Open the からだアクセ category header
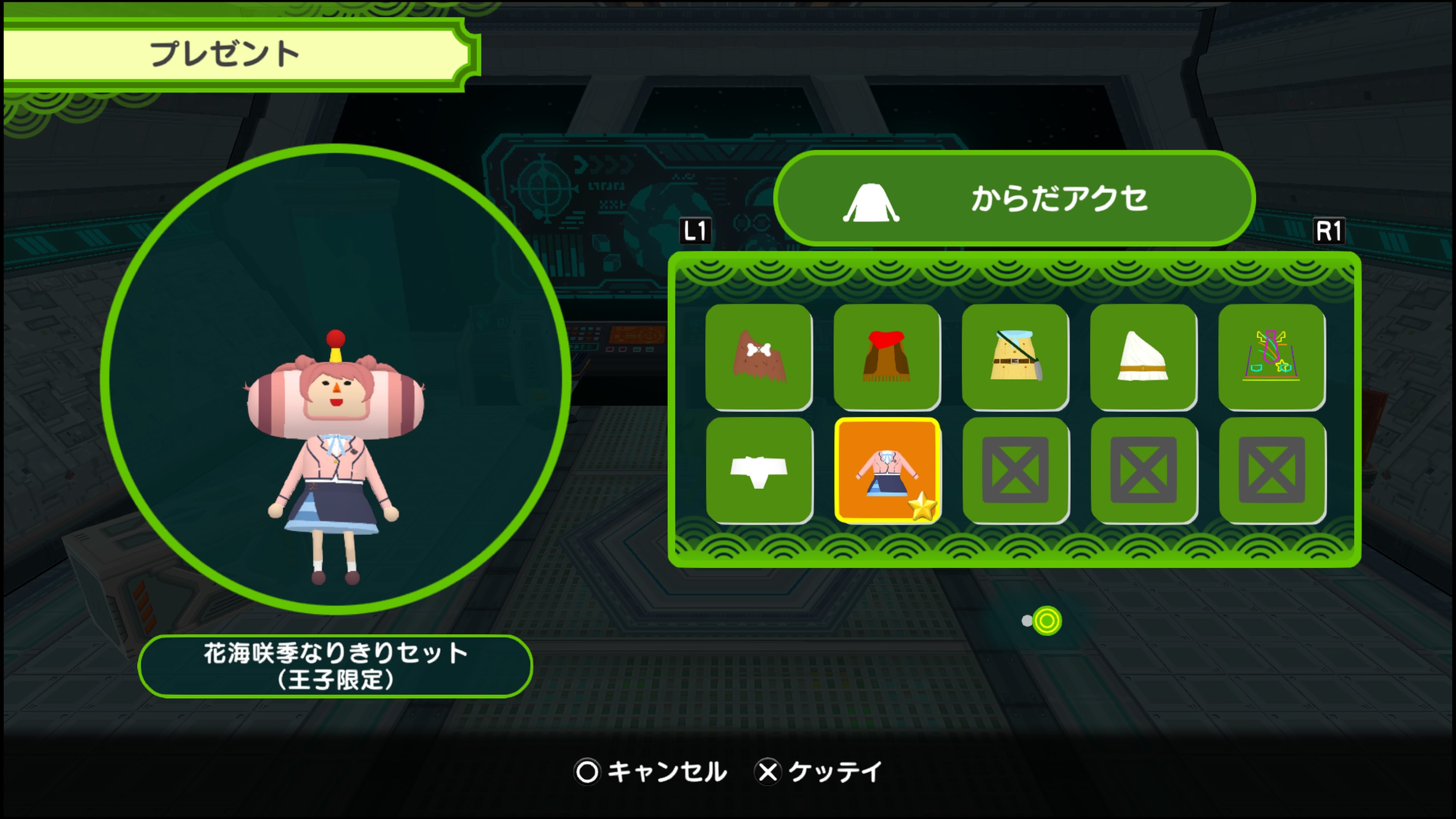The height and width of the screenshot is (819, 1456). pos(1014,199)
